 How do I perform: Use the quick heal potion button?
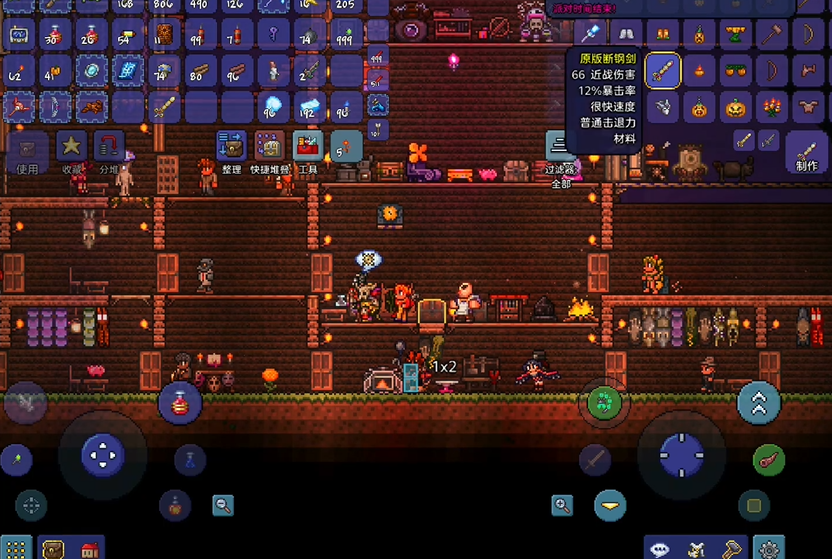(x=181, y=403)
